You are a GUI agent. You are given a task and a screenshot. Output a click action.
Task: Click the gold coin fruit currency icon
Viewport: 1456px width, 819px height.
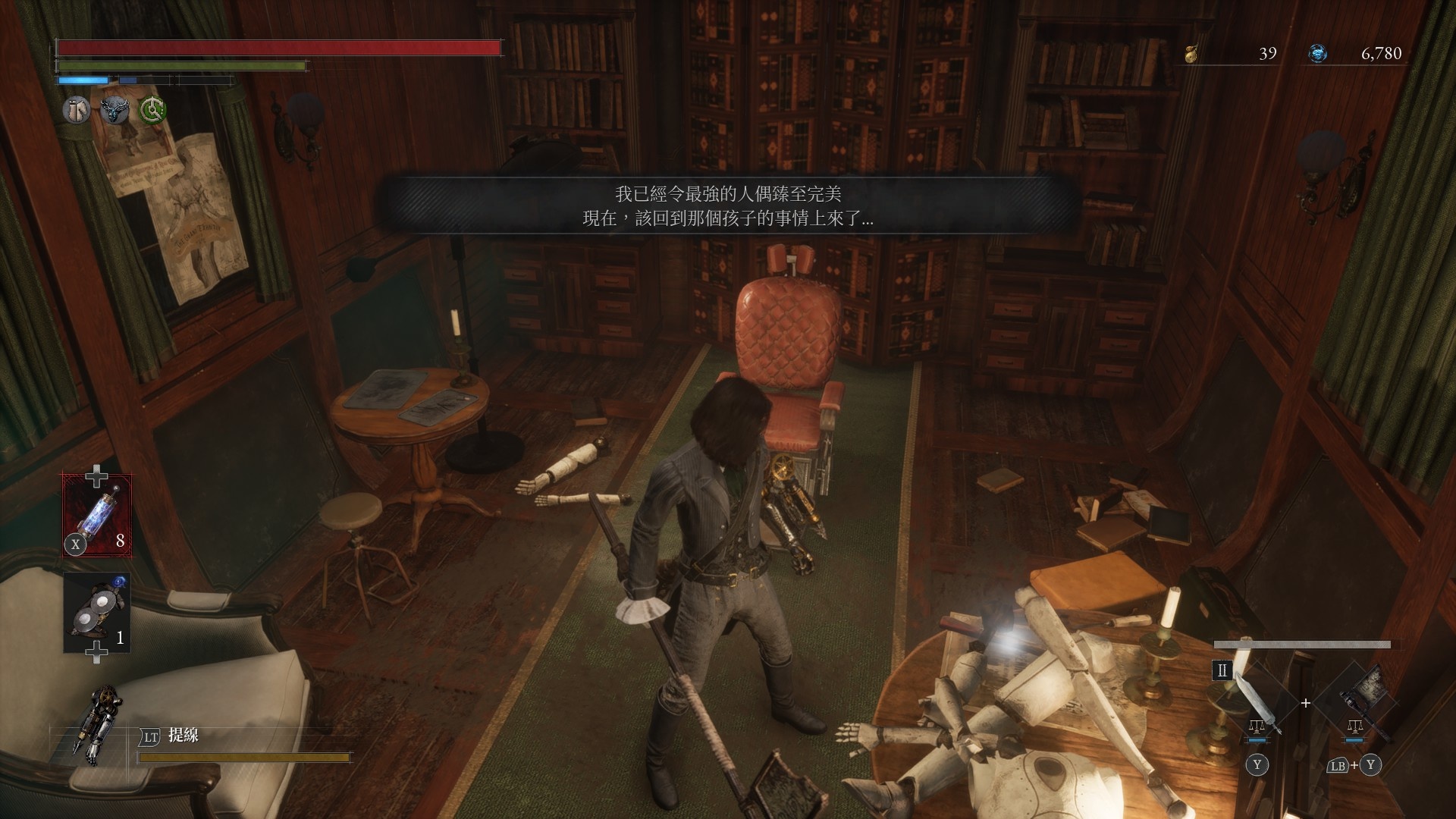1192,53
